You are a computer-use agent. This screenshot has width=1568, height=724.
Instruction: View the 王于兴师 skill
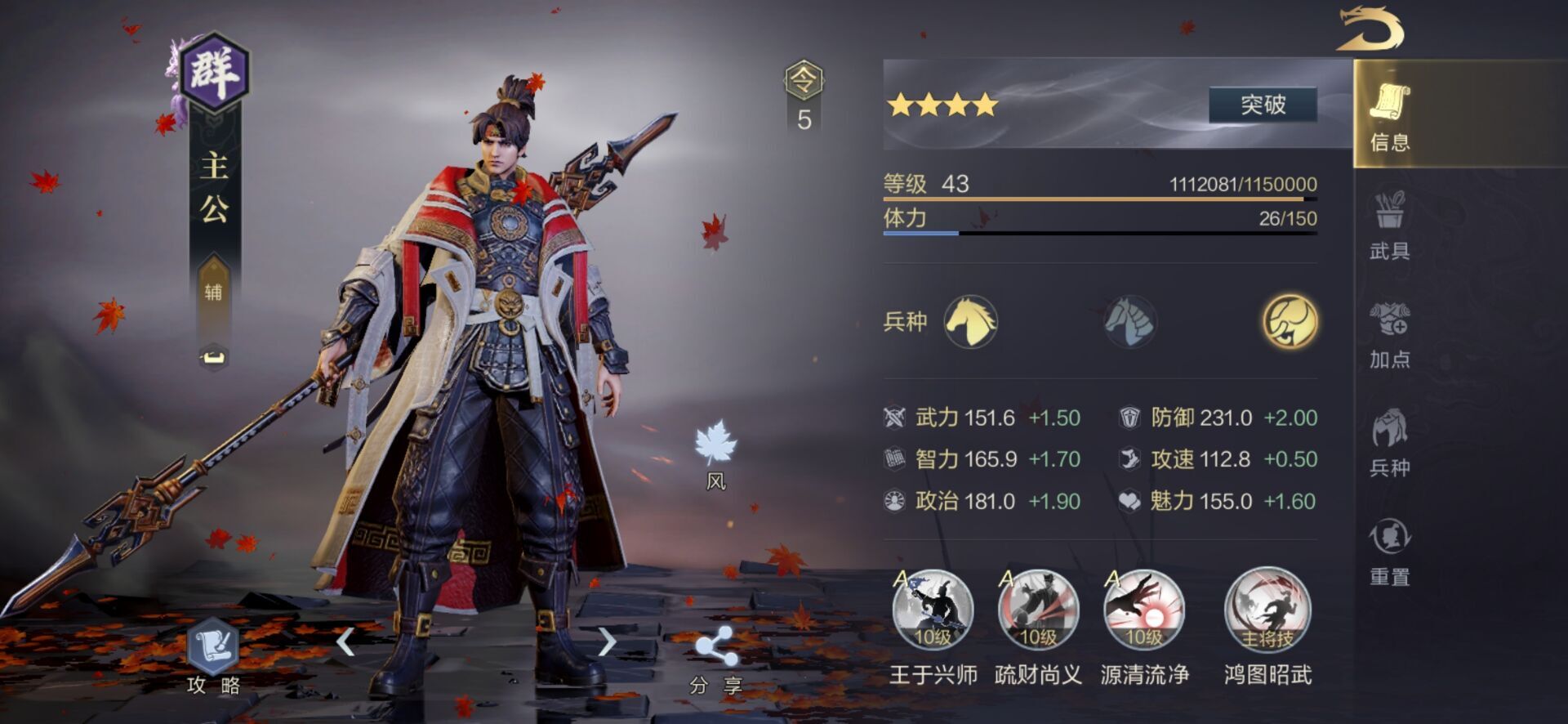933,611
